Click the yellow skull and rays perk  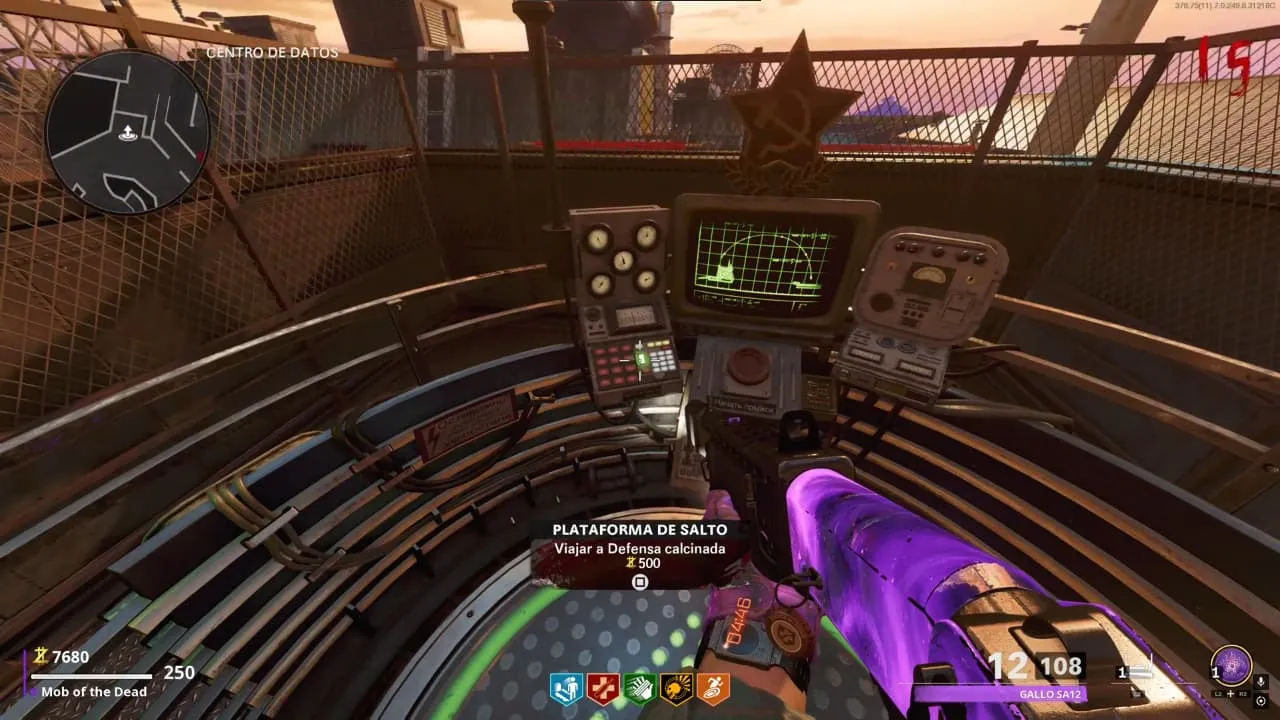tap(676, 687)
